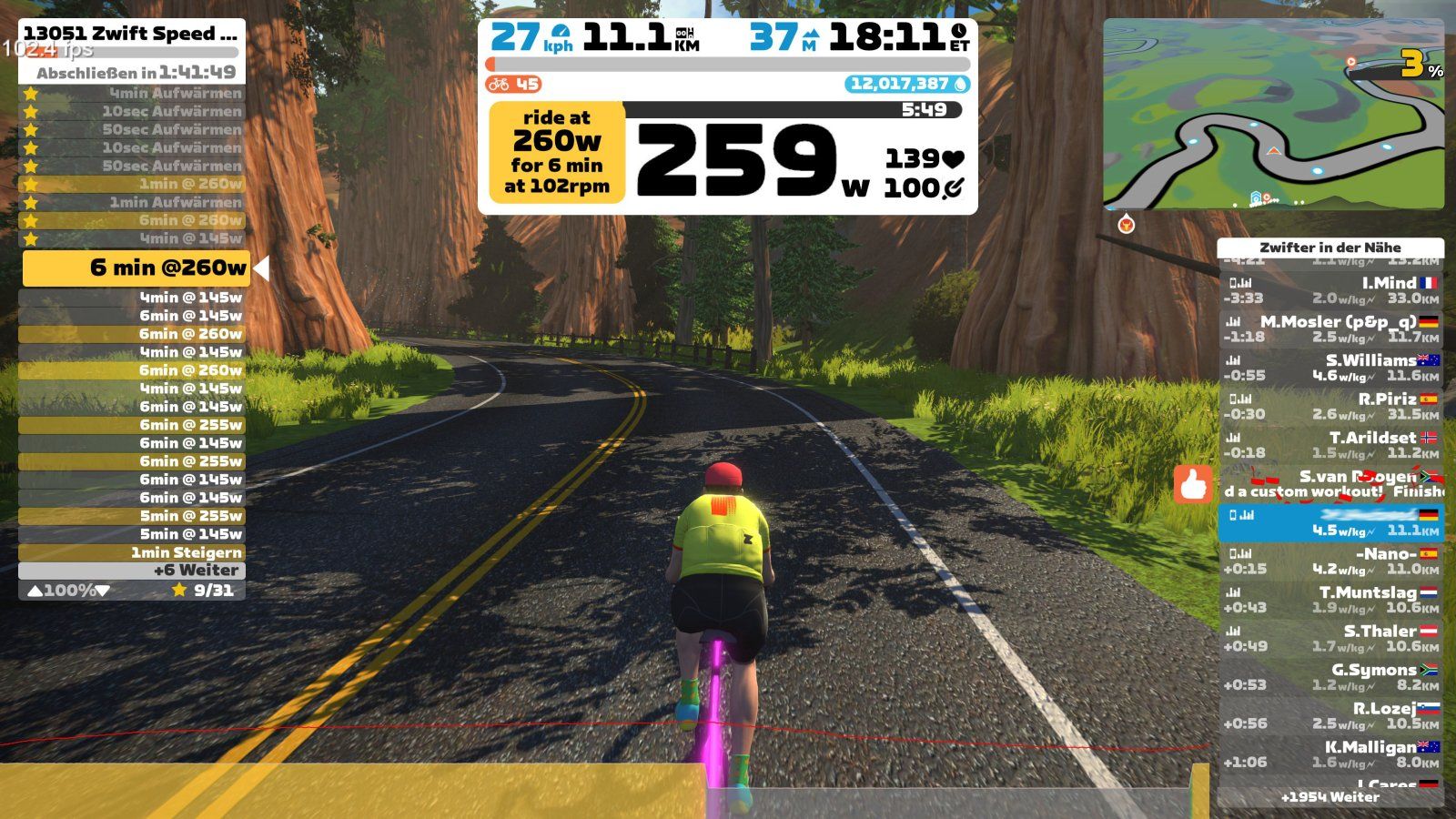Image resolution: width=1456 pixels, height=819 pixels.
Task: Show more riders via +1954 Weiter
Action: [1330, 797]
